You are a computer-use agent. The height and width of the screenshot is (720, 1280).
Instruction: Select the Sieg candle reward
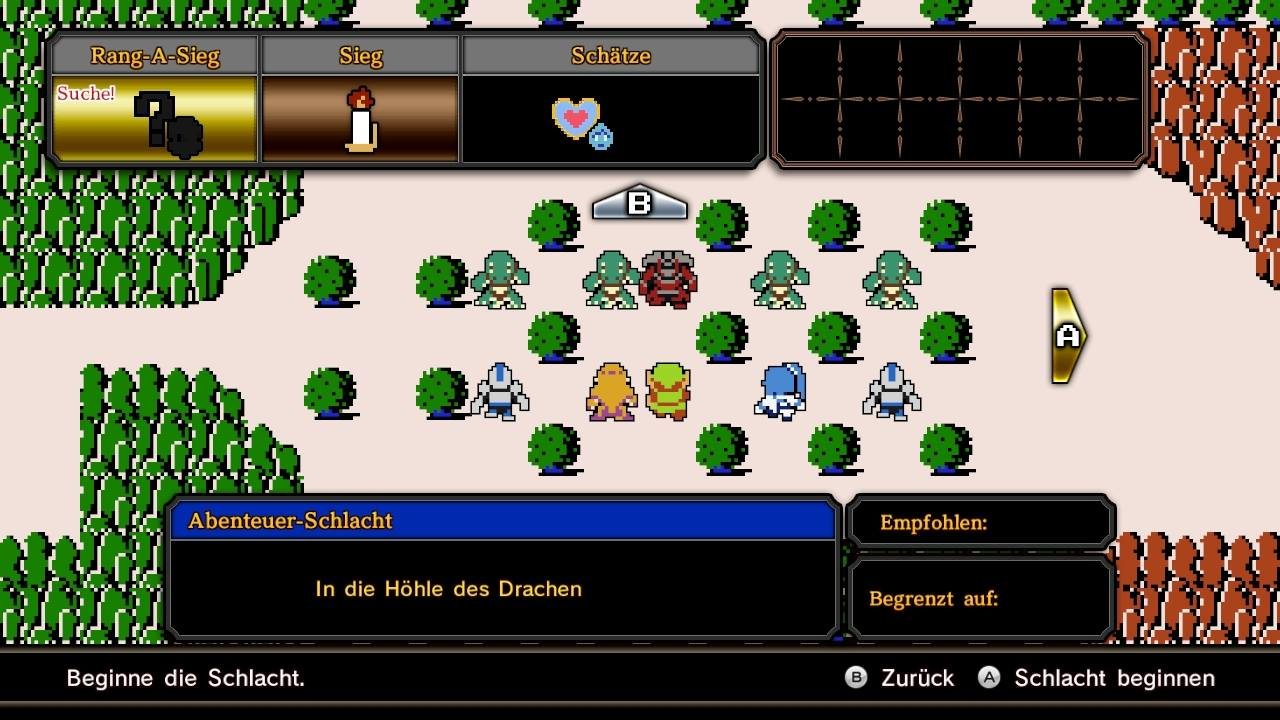coord(360,119)
